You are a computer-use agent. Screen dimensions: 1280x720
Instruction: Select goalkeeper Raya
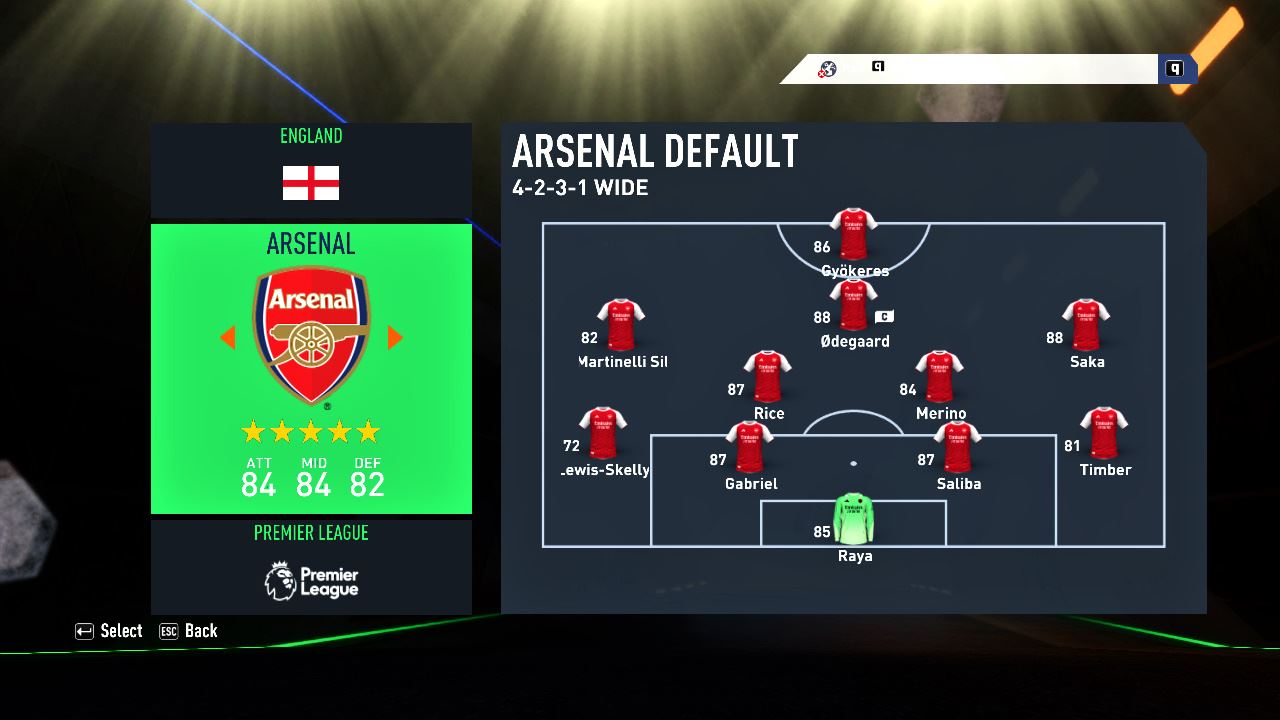pyautogui.click(x=853, y=519)
